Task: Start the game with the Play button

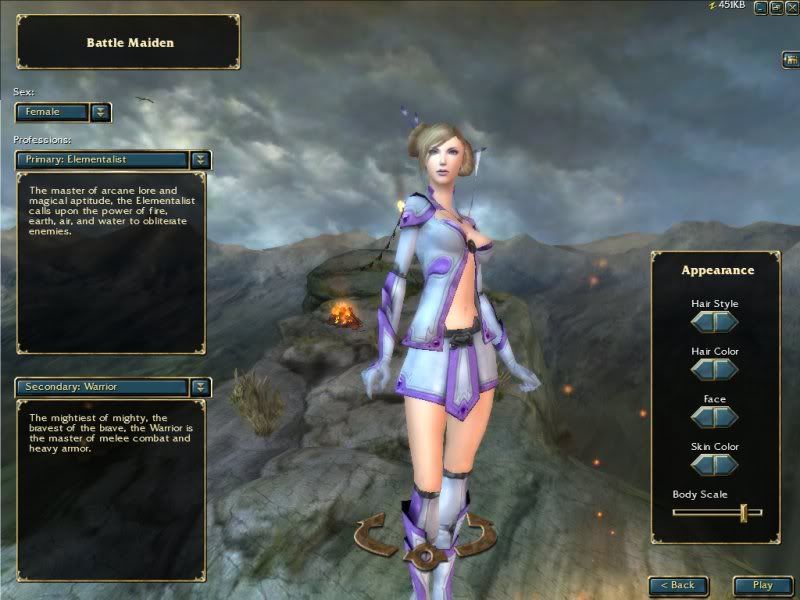Action: (763, 585)
